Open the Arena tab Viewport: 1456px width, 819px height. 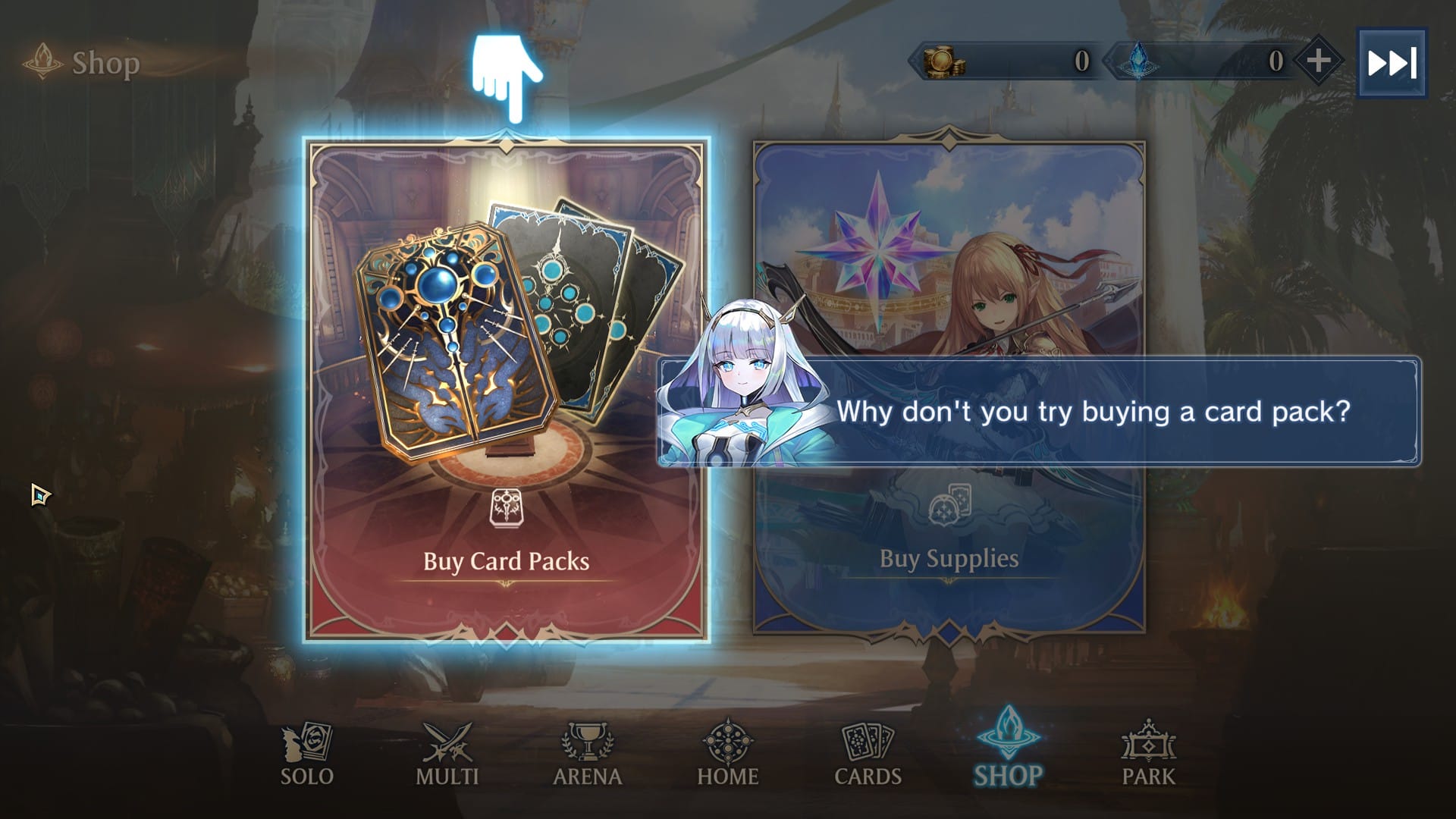588,754
